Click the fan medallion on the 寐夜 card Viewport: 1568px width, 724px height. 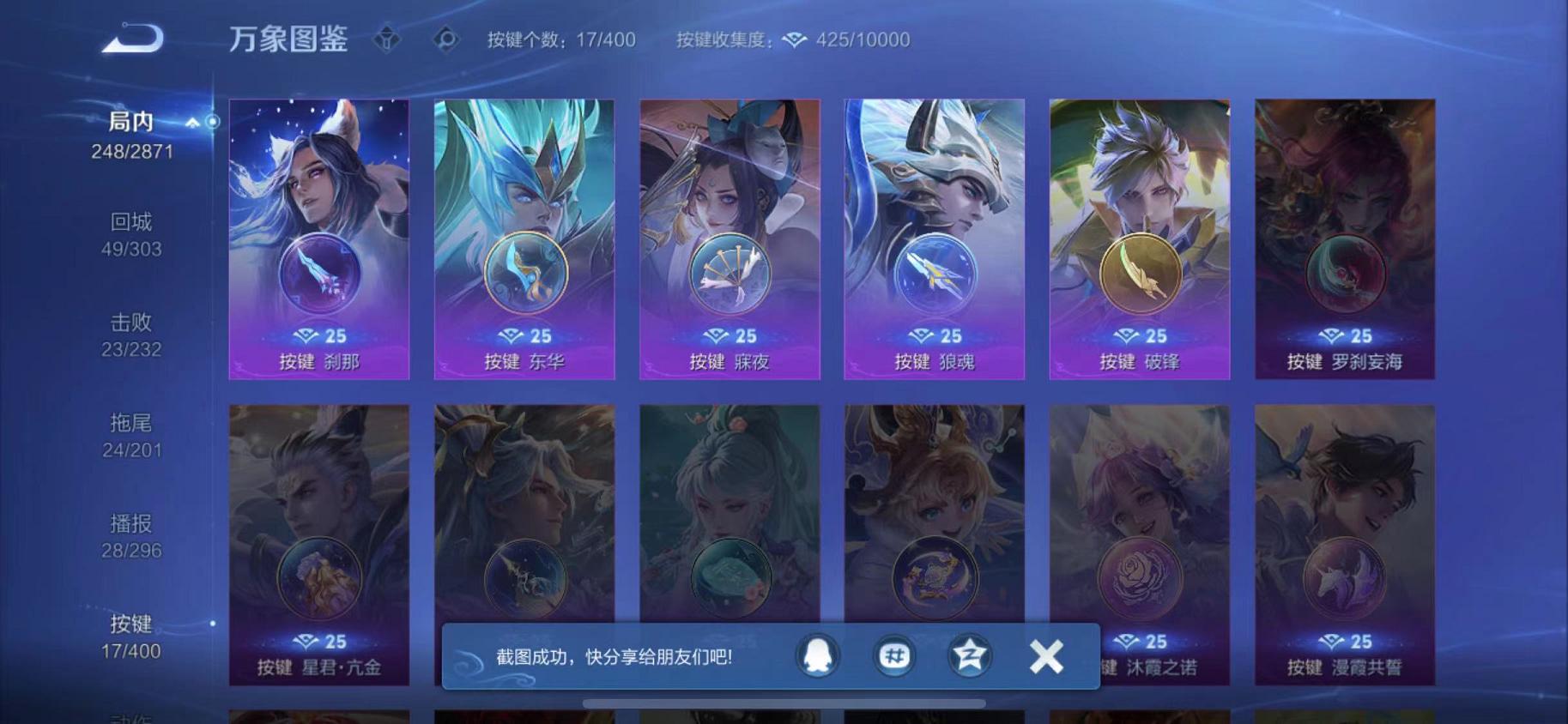pos(730,275)
